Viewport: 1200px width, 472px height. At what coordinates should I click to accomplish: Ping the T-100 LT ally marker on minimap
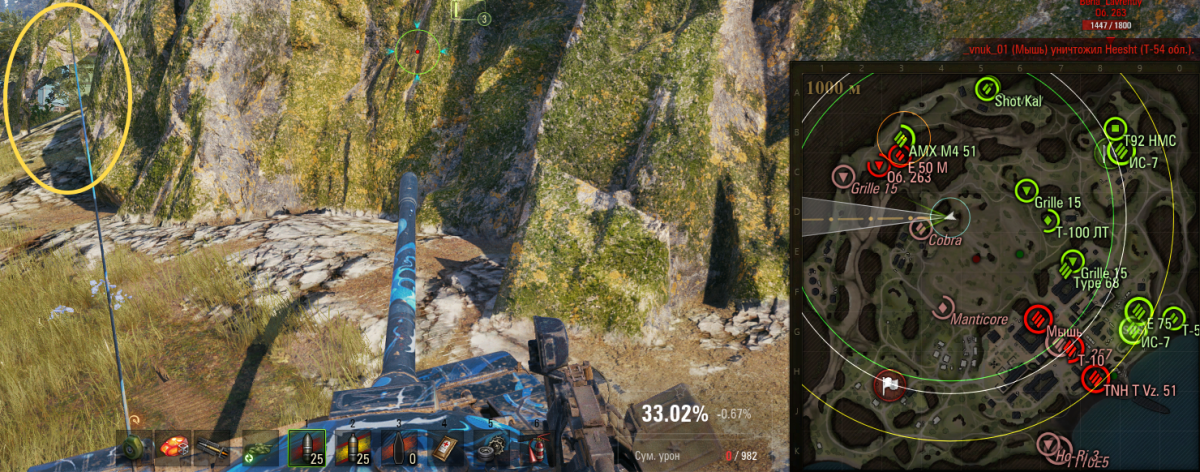(x=1048, y=218)
